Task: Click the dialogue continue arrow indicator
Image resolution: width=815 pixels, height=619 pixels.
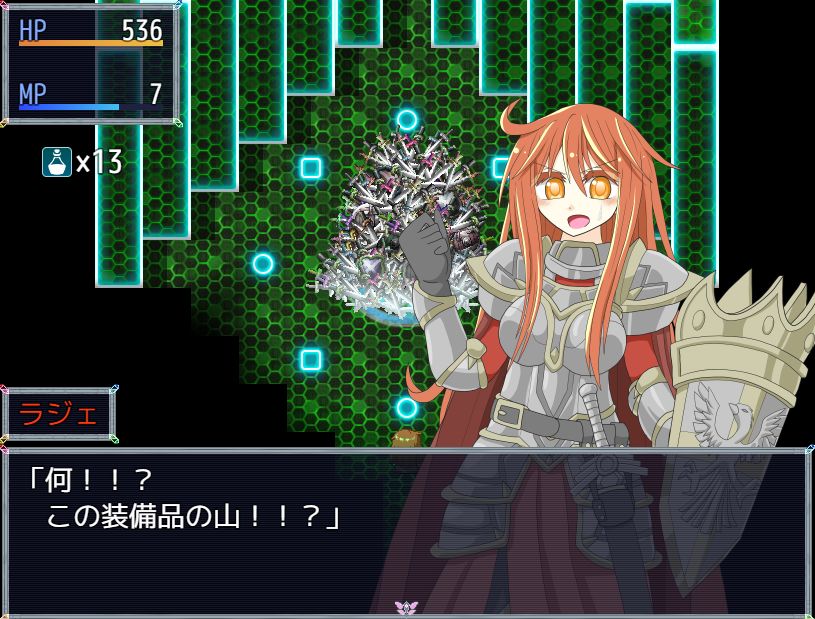Action: (406, 607)
